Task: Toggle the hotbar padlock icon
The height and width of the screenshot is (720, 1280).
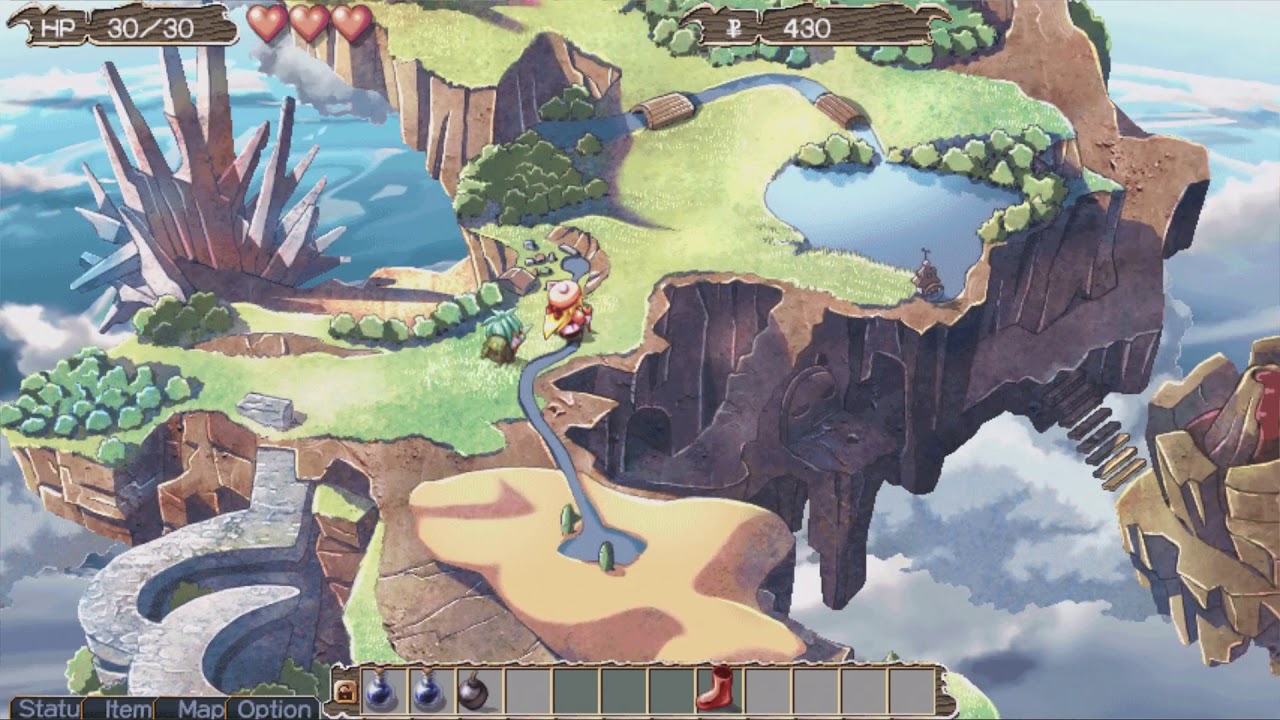Action: [x=346, y=692]
